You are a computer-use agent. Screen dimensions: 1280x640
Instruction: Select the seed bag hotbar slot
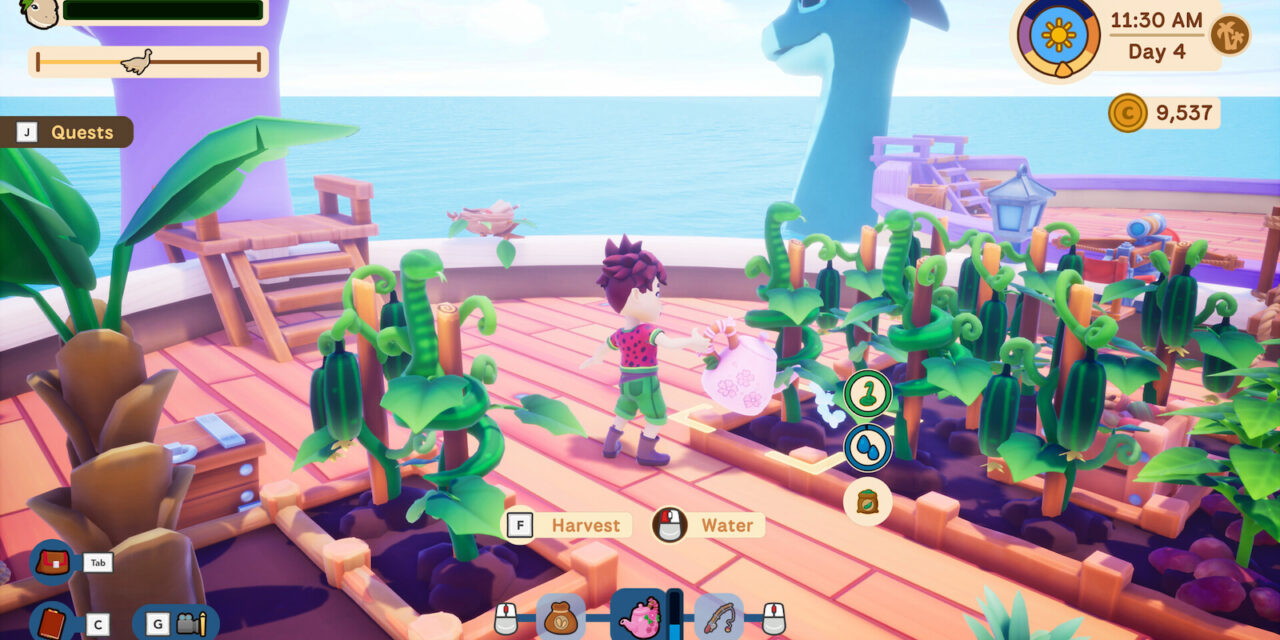pyautogui.click(x=560, y=616)
